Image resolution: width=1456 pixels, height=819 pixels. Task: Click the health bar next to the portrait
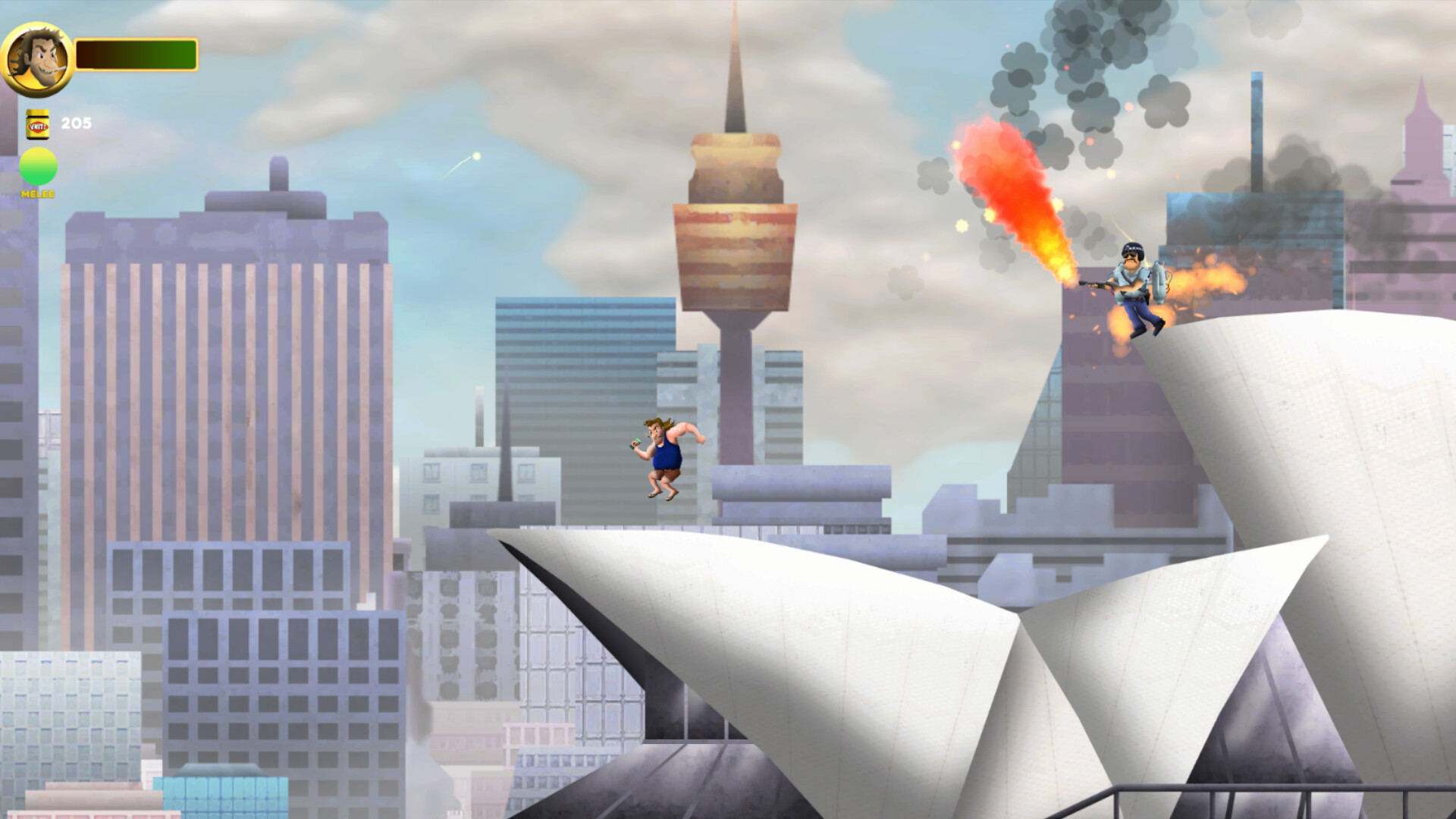click(136, 53)
